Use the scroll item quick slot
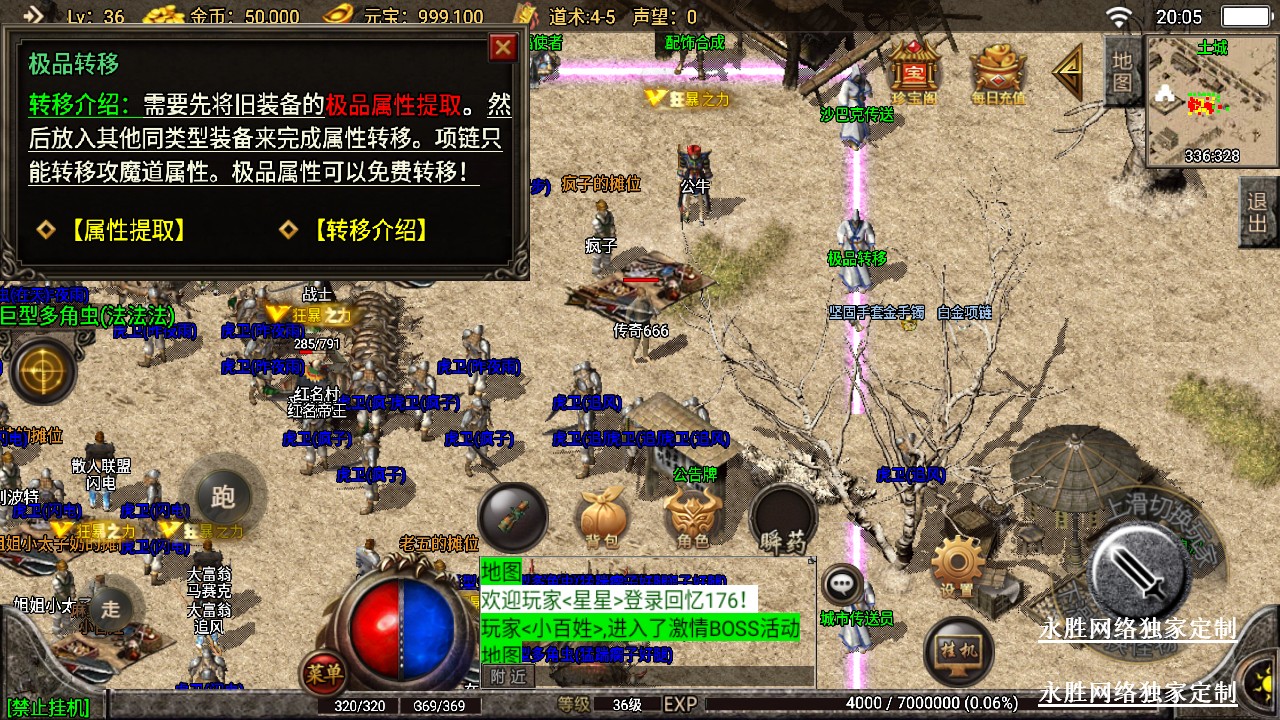Screen dimensions: 1280x720 513,516
